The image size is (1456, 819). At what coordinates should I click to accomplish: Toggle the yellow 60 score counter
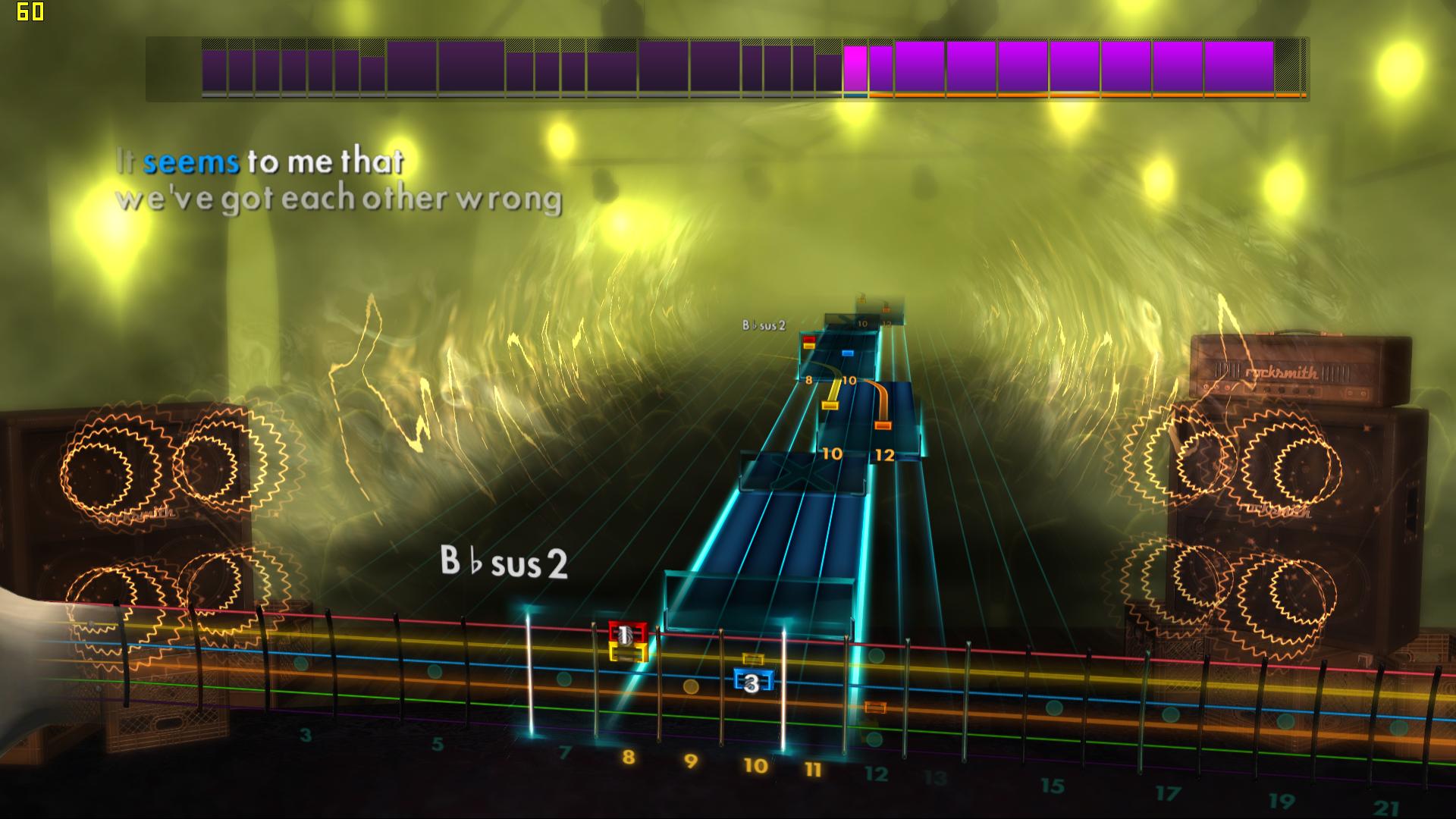[x=31, y=11]
